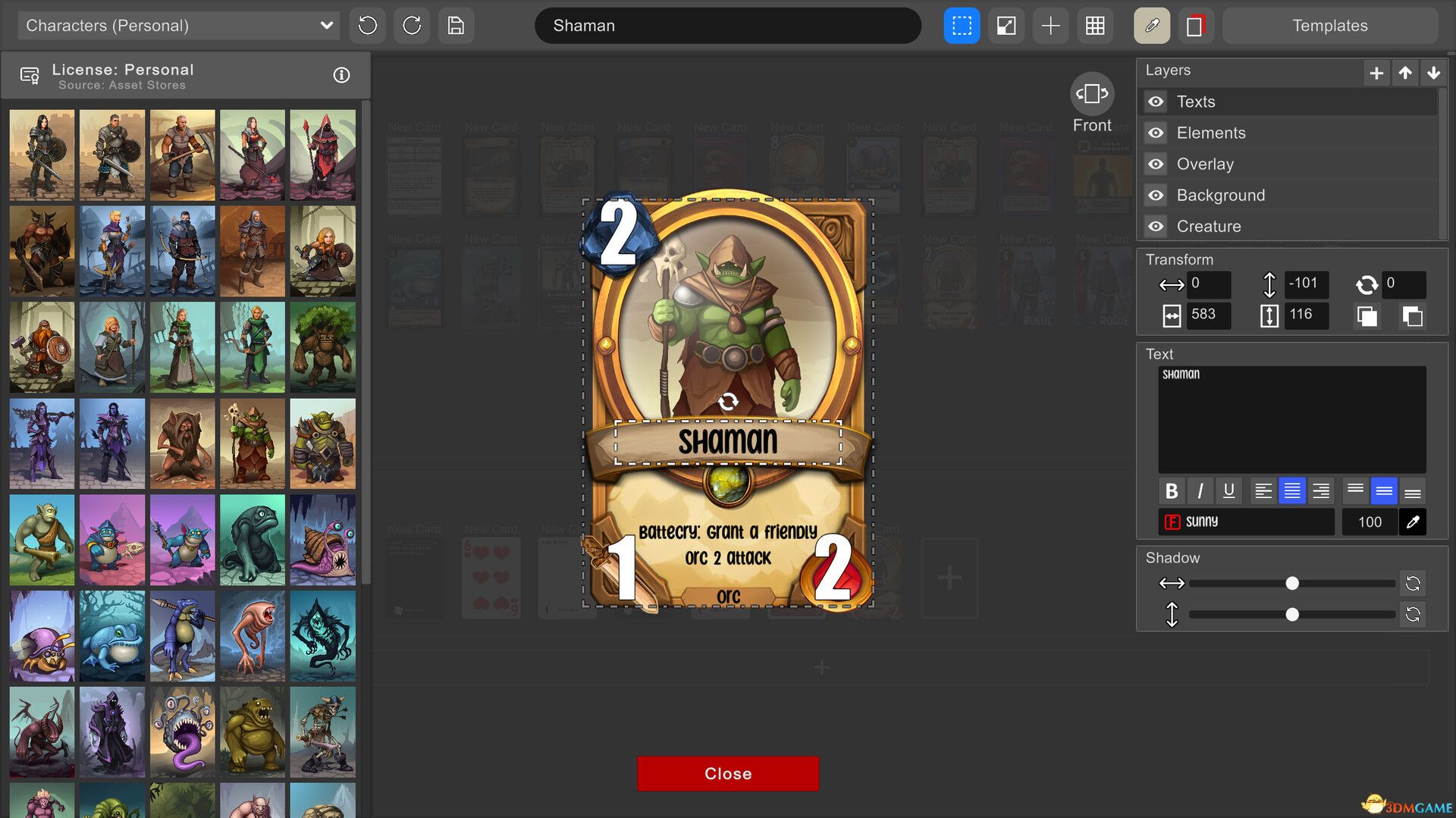Screen dimensions: 1456x818
Task: Select the green orc shaman thumbnail
Action: [253, 443]
